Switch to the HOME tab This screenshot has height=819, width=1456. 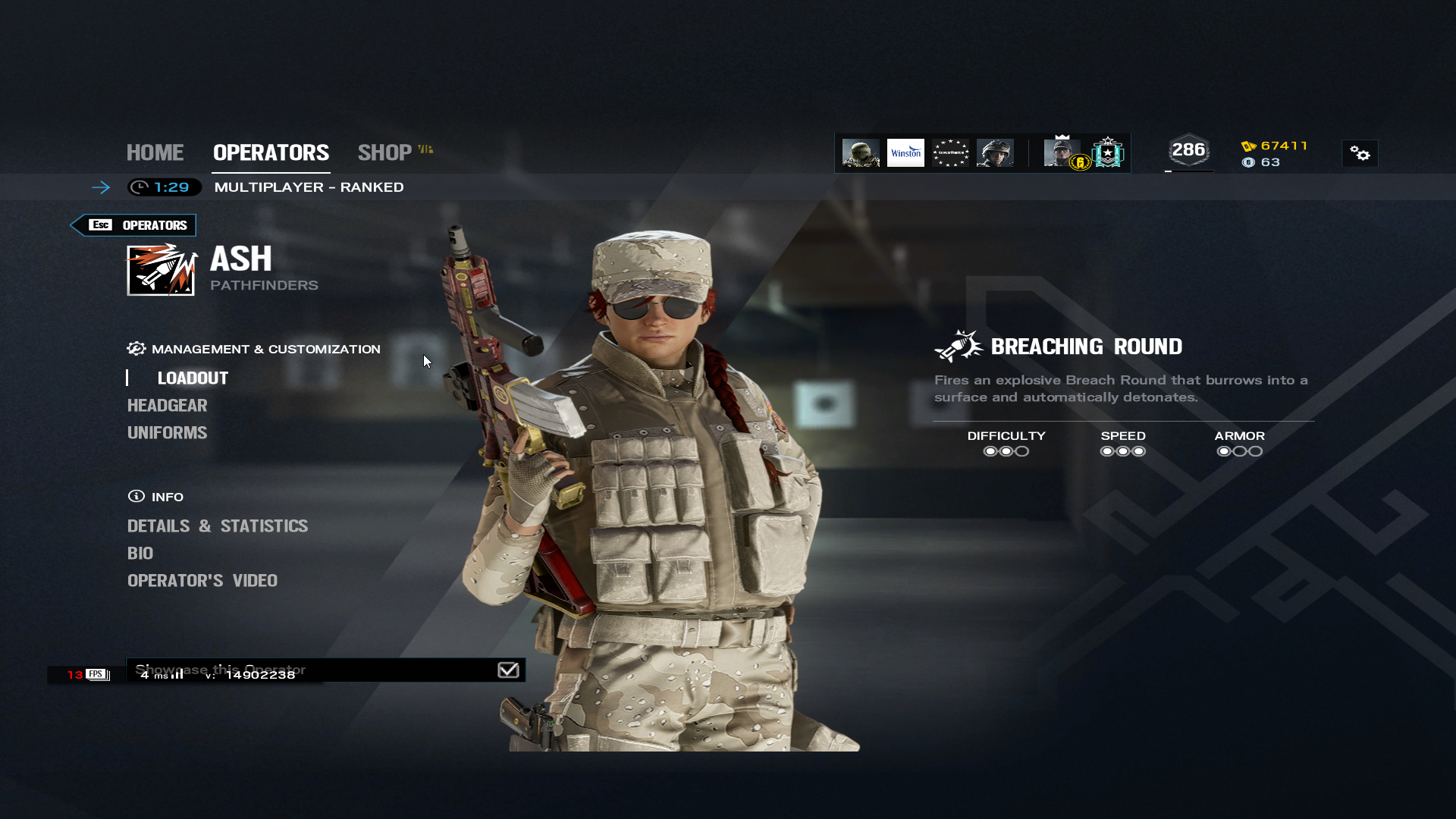click(155, 152)
